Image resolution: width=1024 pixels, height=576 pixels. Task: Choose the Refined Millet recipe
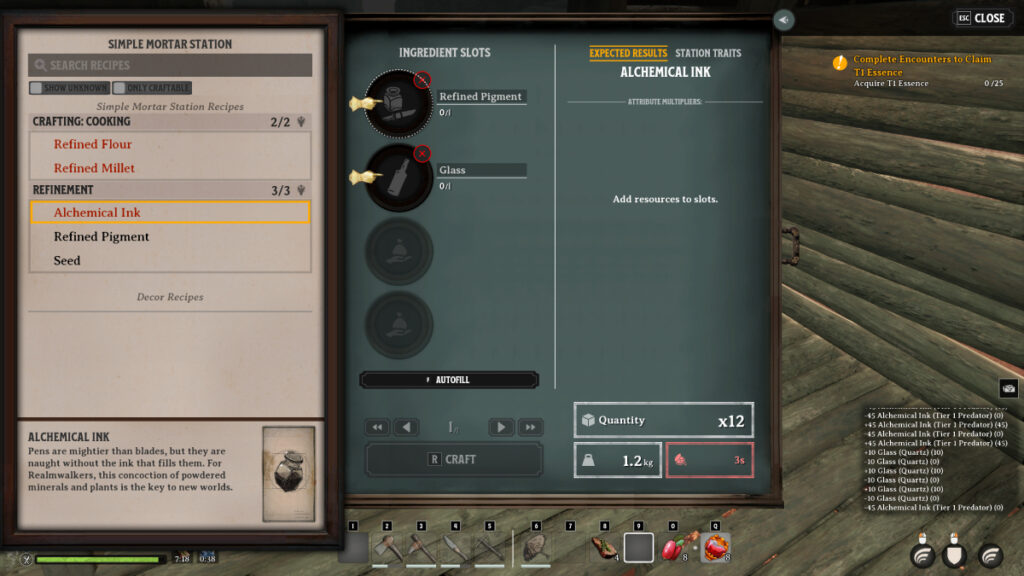pos(94,168)
